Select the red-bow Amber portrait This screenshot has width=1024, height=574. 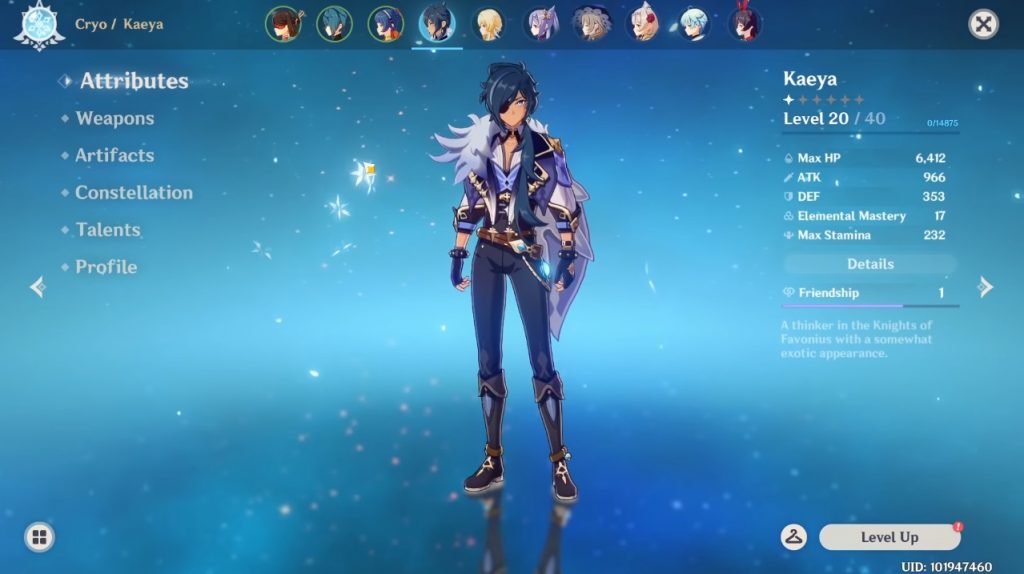tap(744, 23)
